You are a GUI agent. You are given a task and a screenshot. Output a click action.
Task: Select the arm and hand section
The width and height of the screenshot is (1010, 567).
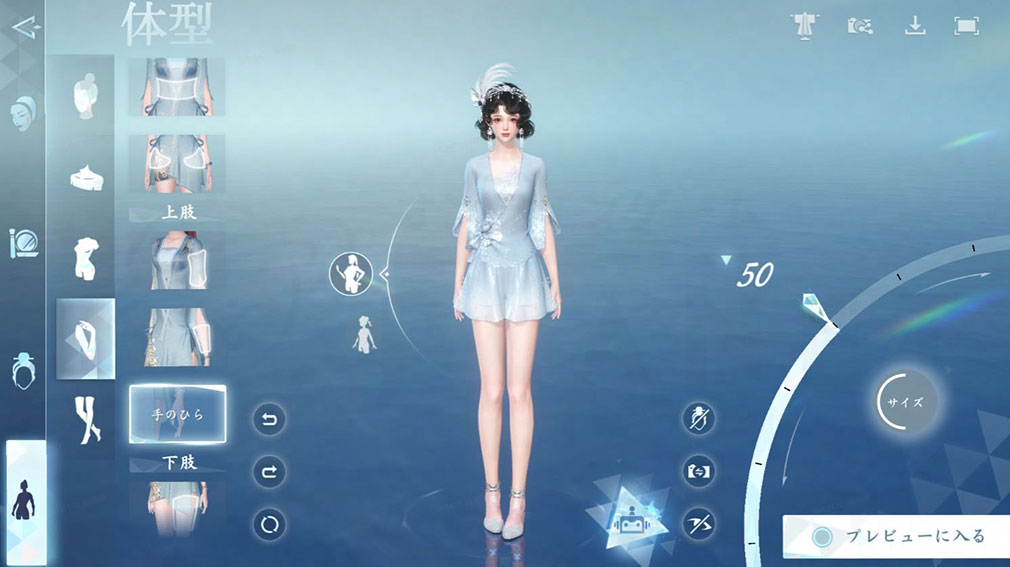pyautogui.click(x=85, y=339)
